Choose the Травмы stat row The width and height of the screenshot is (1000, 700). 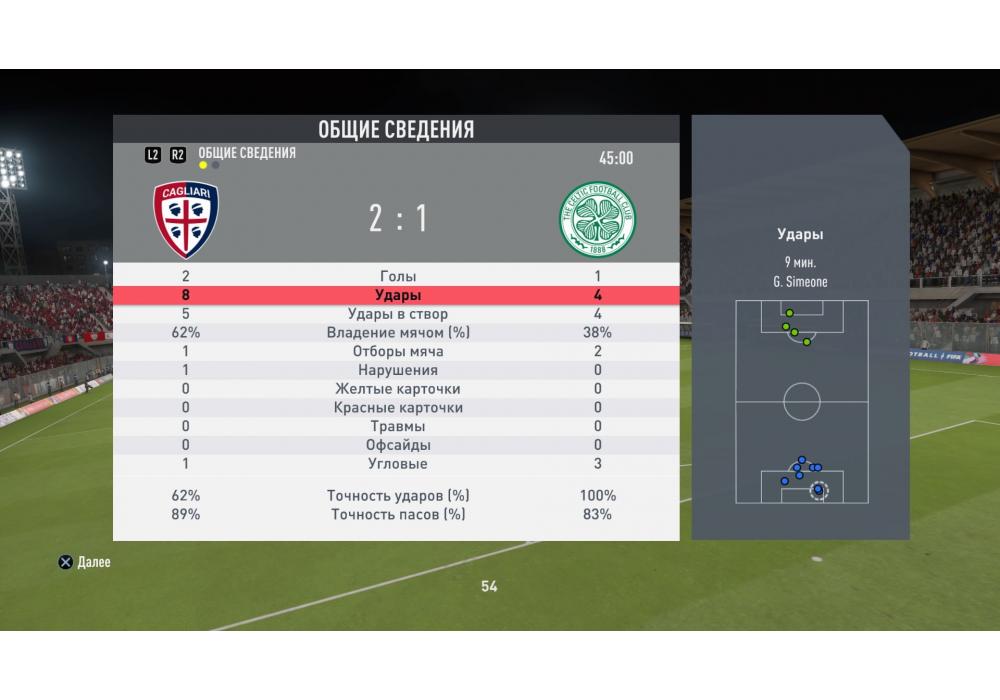[398, 427]
